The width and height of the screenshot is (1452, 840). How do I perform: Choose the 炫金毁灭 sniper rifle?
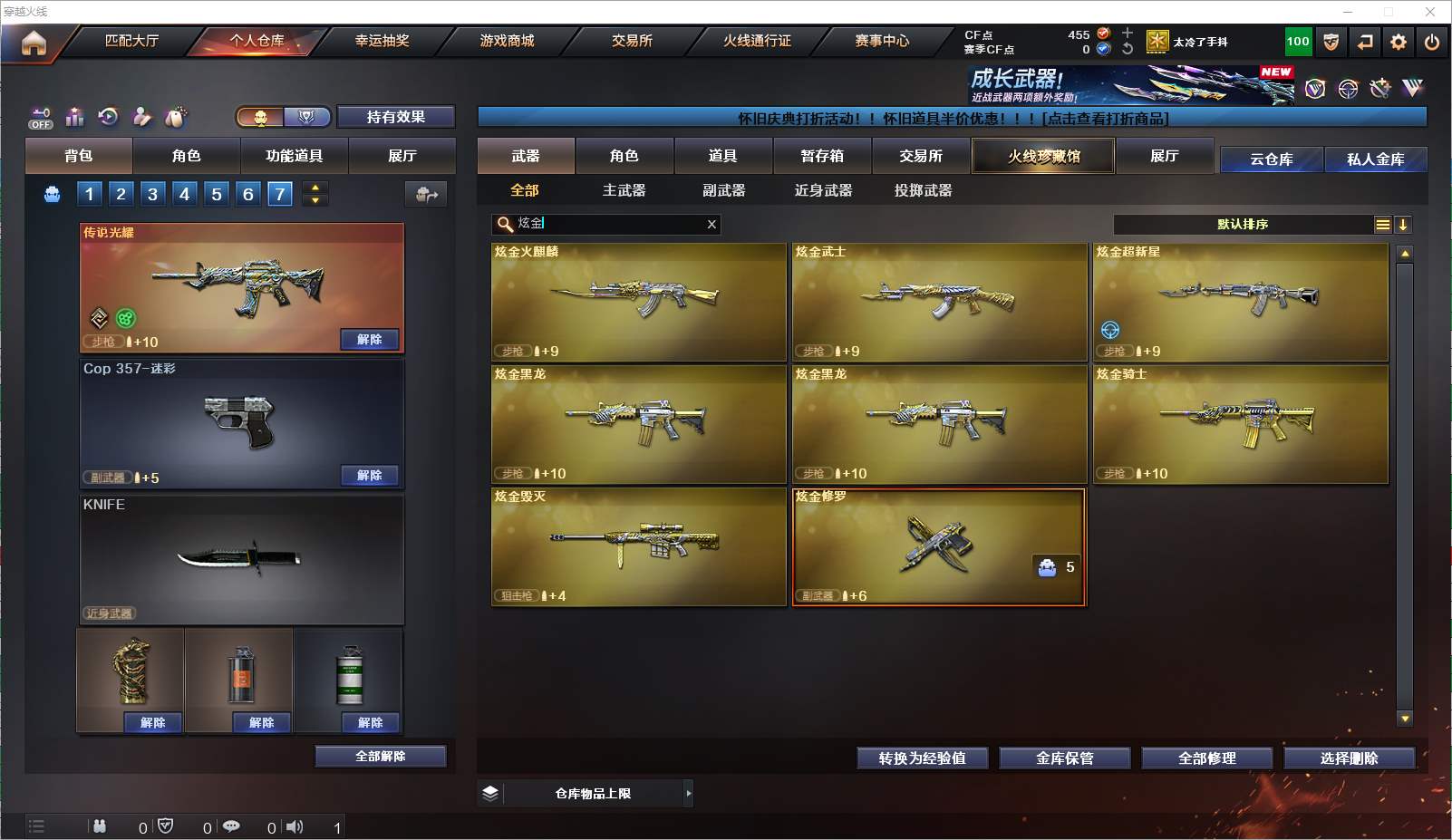(x=638, y=546)
